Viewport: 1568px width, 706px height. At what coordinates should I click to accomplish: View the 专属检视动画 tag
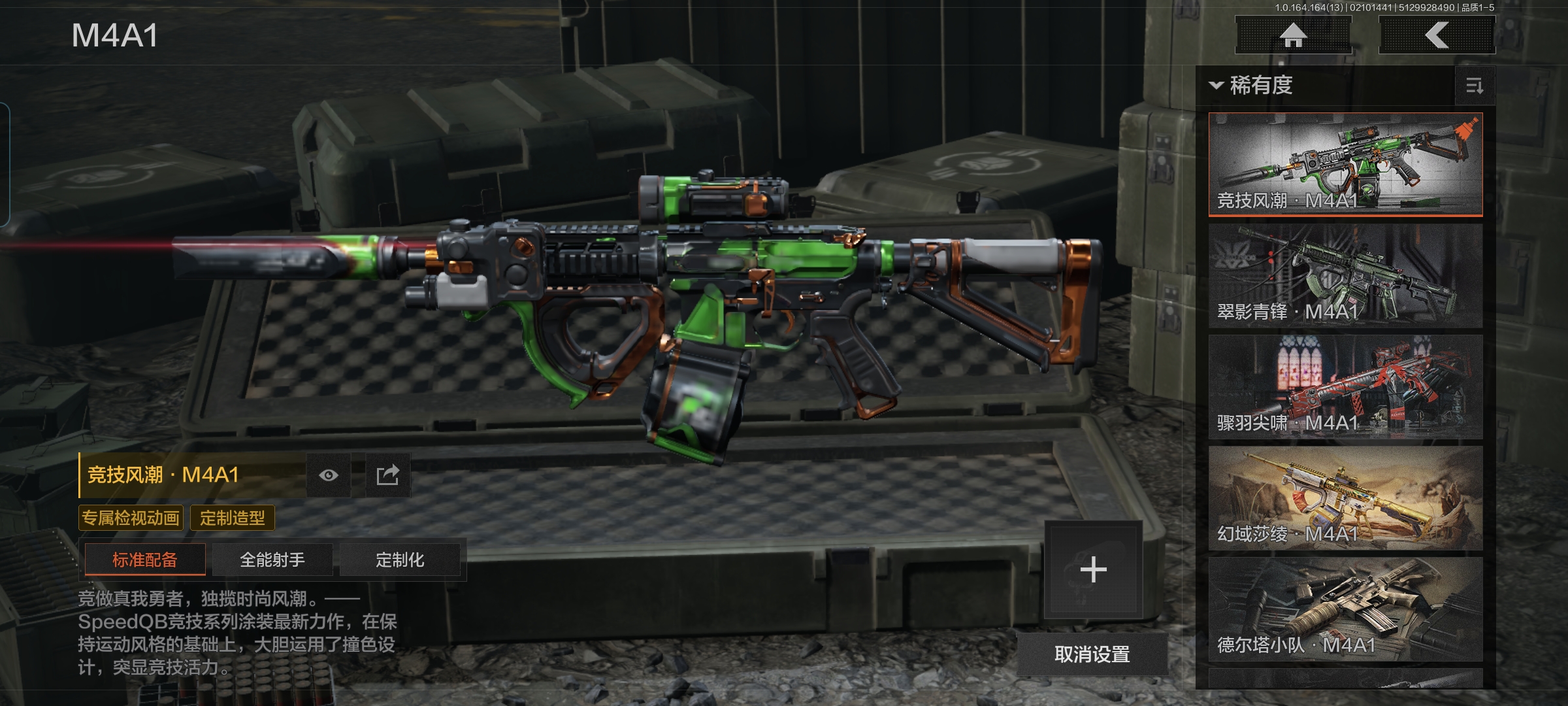[x=131, y=518]
